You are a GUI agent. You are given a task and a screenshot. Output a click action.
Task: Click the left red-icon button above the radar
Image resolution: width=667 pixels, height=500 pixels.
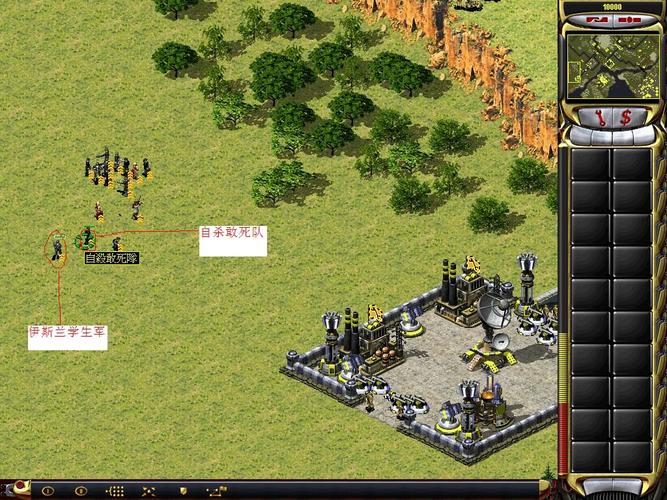coord(598,19)
